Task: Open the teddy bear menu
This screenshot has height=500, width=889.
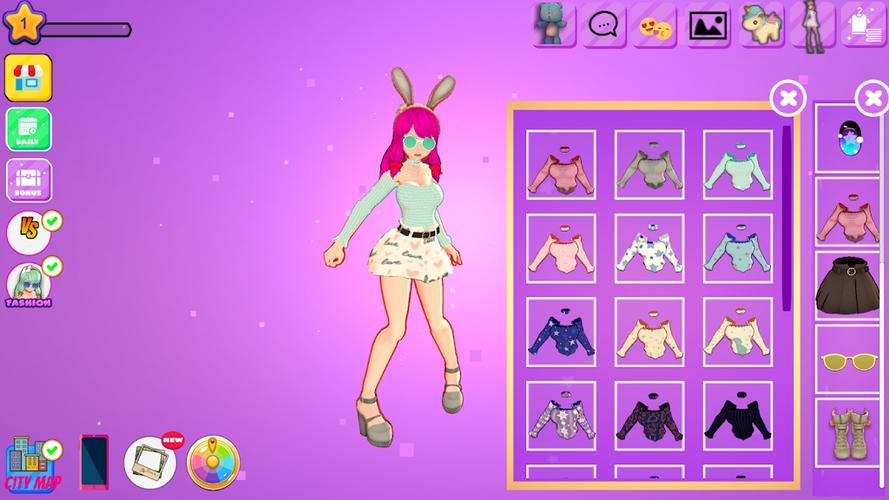Action: point(553,24)
